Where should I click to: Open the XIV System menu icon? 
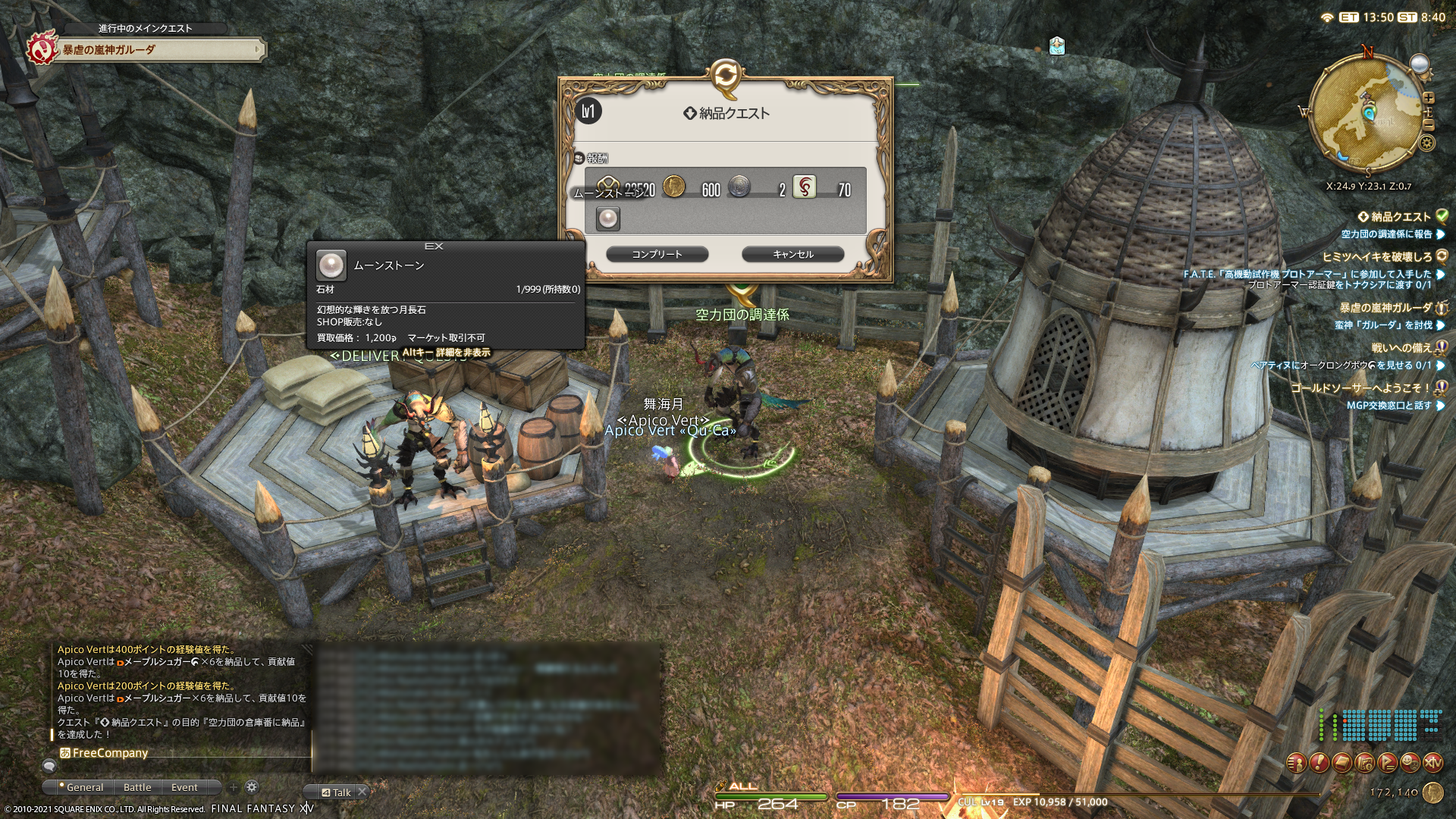tap(1432, 762)
